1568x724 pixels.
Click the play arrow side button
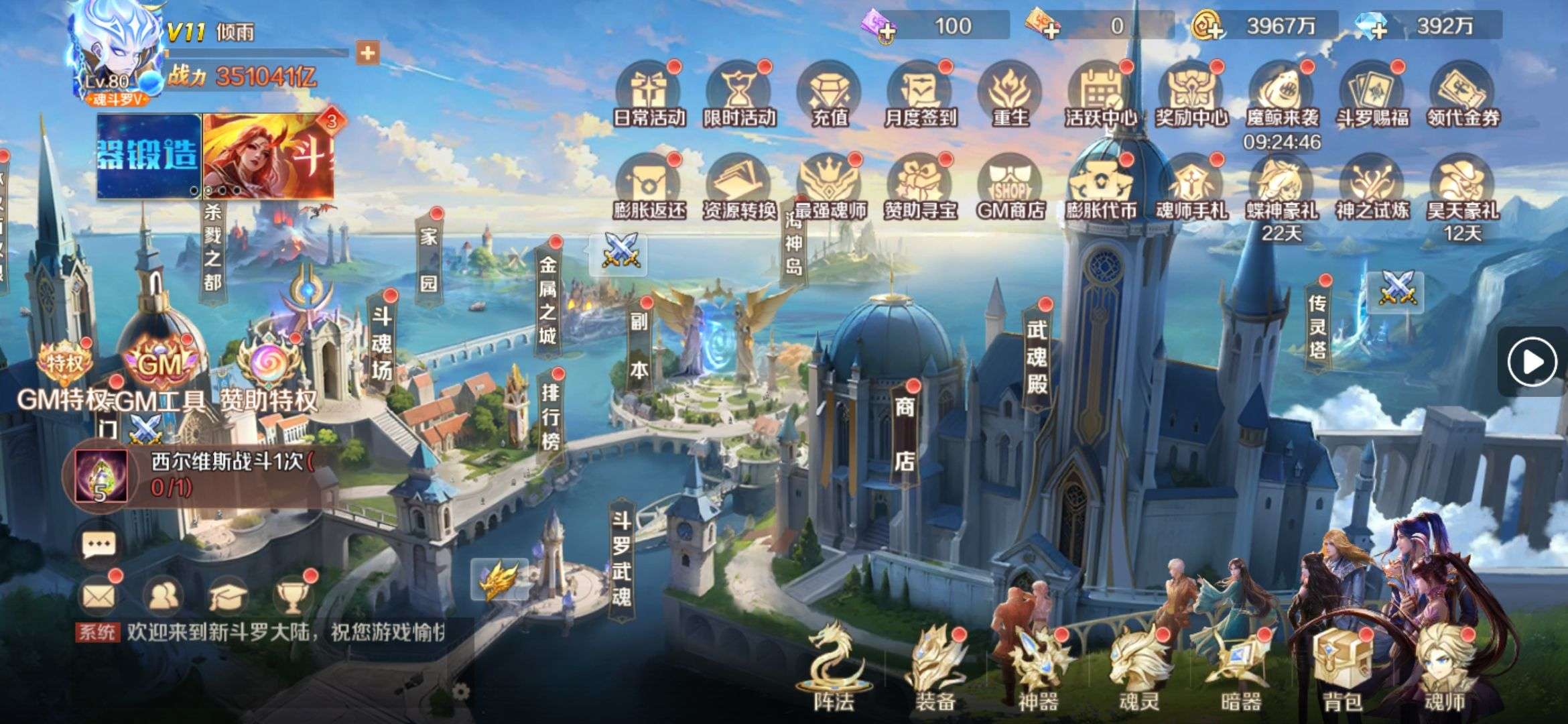[x=1532, y=362]
